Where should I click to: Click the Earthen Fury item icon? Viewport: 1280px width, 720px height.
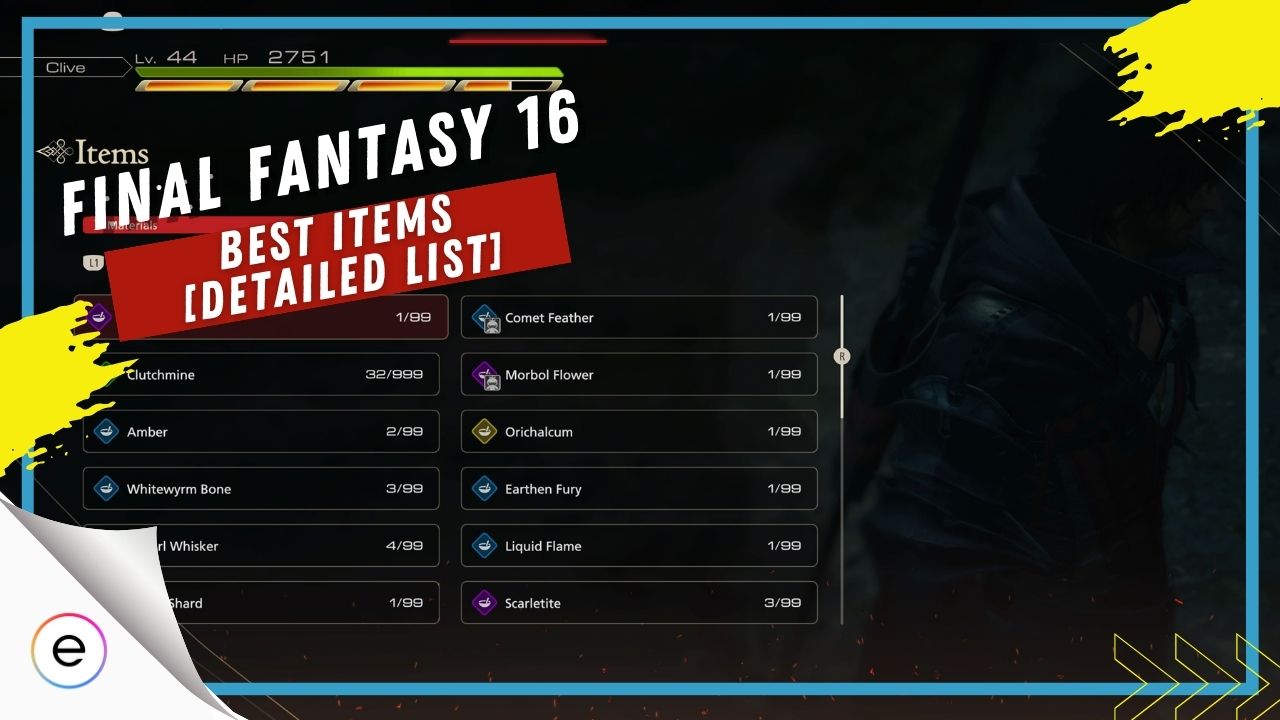tap(487, 488)
